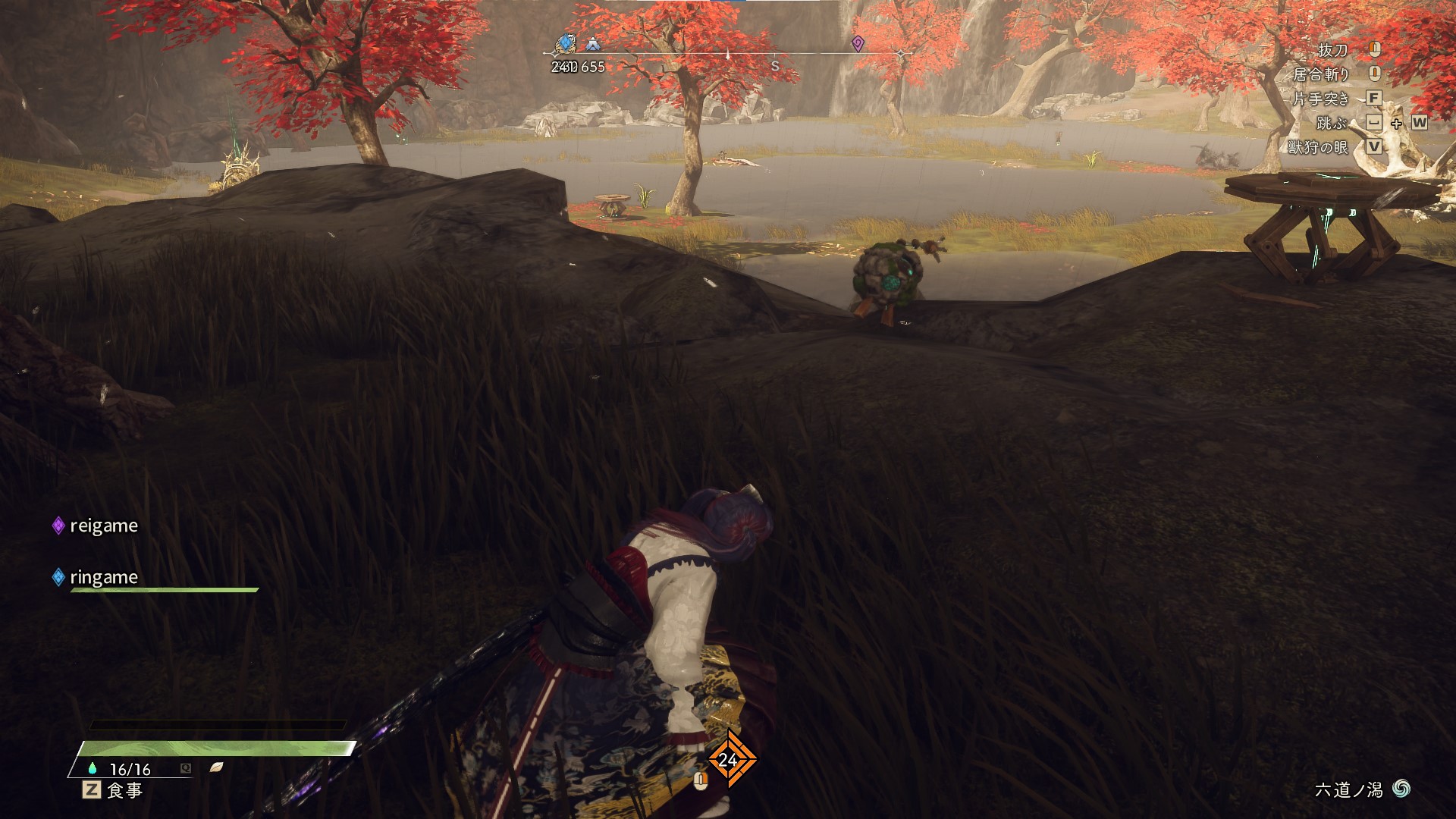Click the orange karakuri thread icon

pyautogui.click(x=730, y=759)
